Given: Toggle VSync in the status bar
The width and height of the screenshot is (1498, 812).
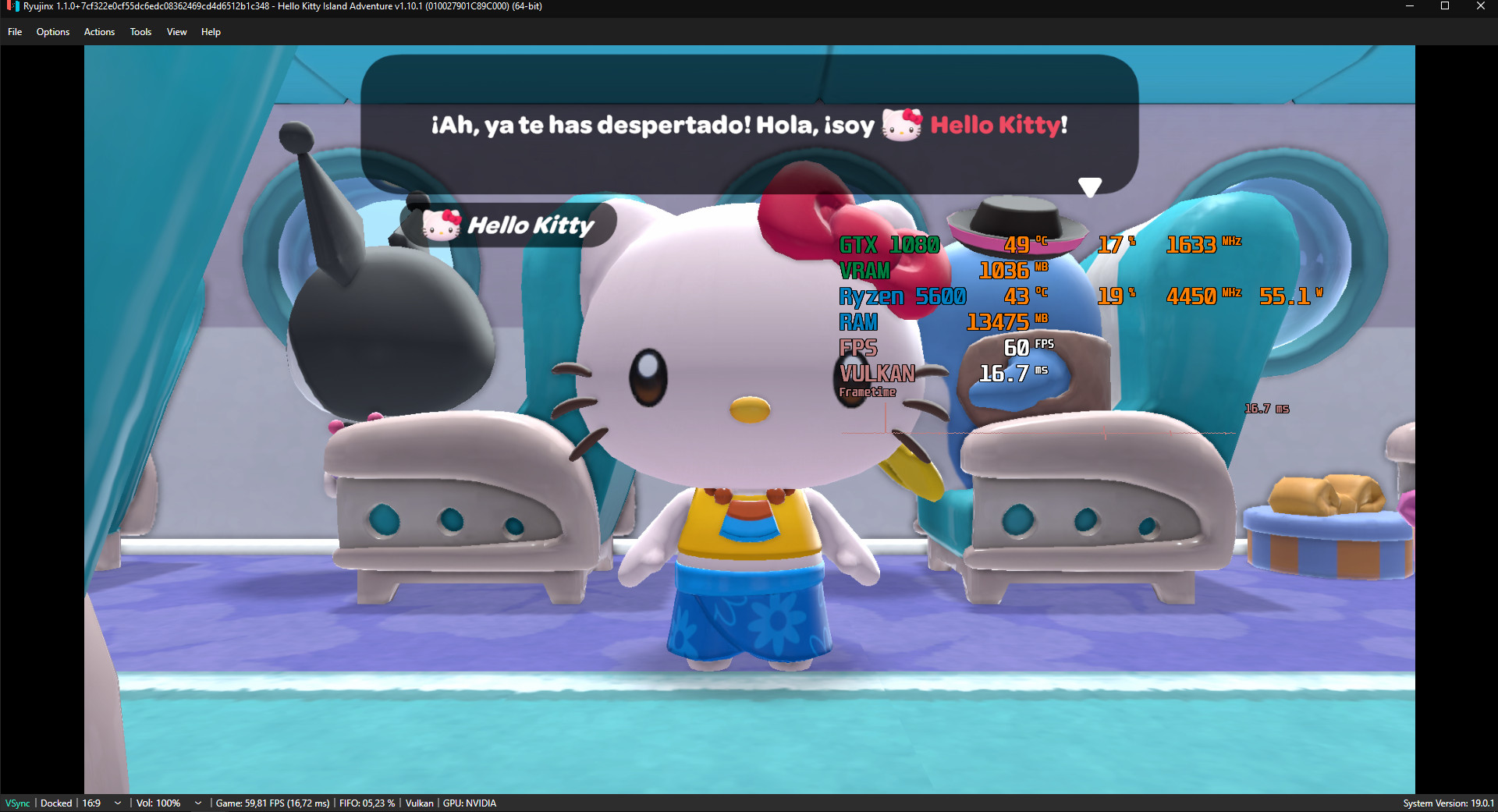Looking at the screenshot, I should tap(17, 803).
